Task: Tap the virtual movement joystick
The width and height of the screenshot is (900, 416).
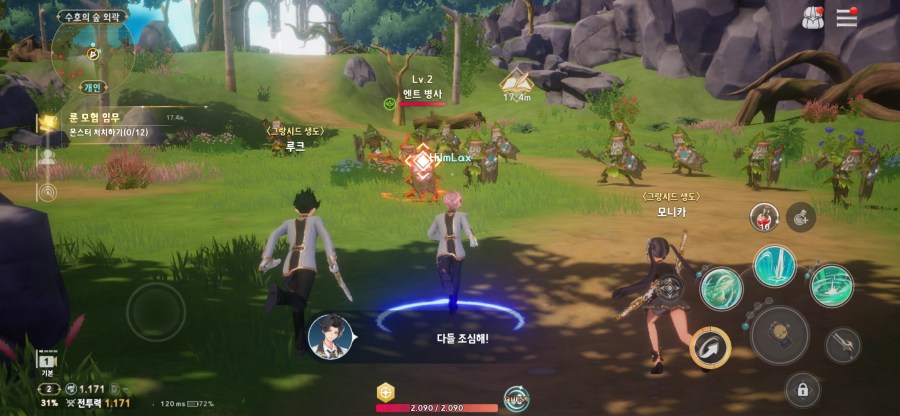Action: [155, 311]
